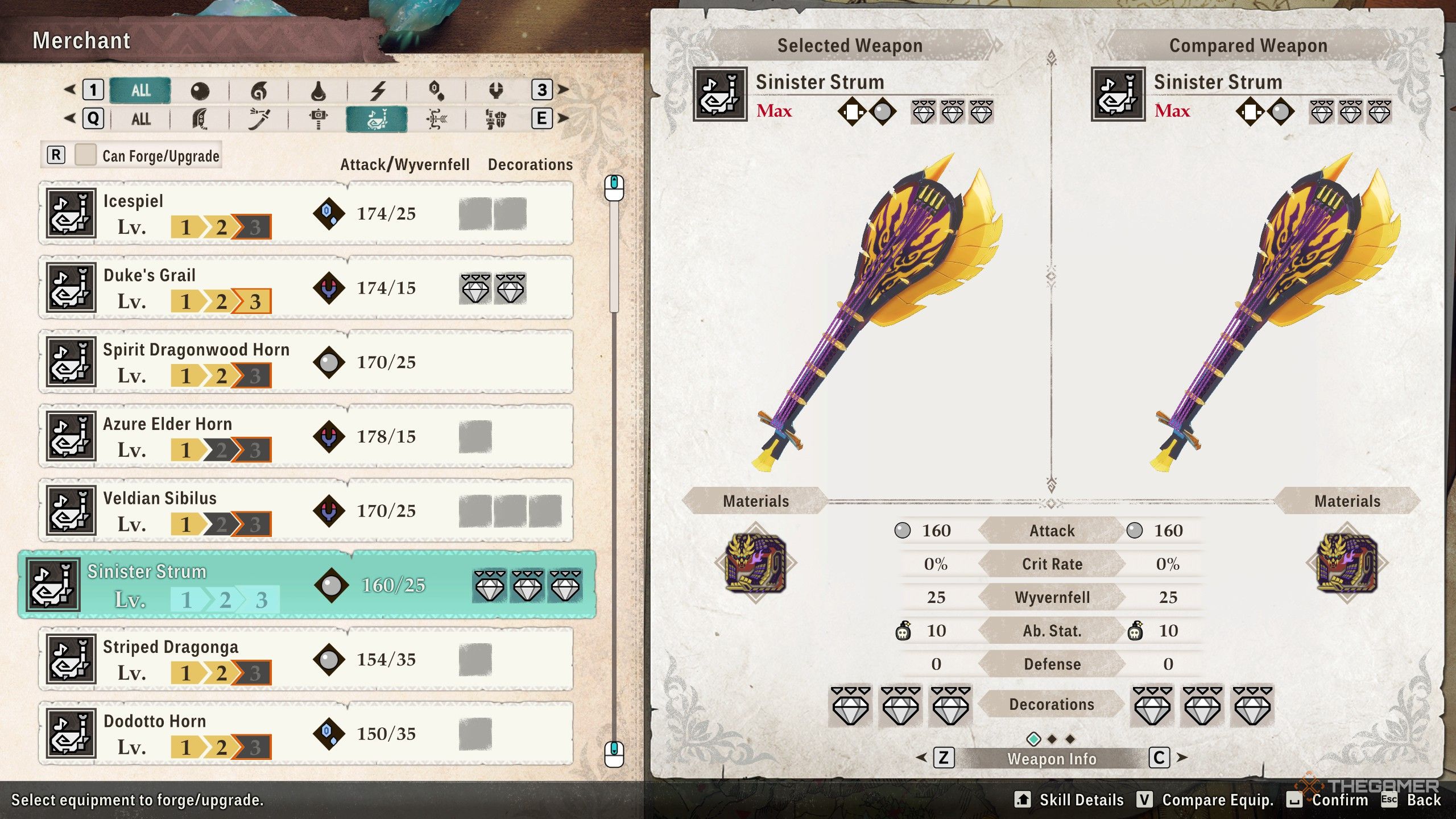Pick the Azure Elder Horn row
This screenshot has height=819, width=1456.
click(x=305, y=437)
